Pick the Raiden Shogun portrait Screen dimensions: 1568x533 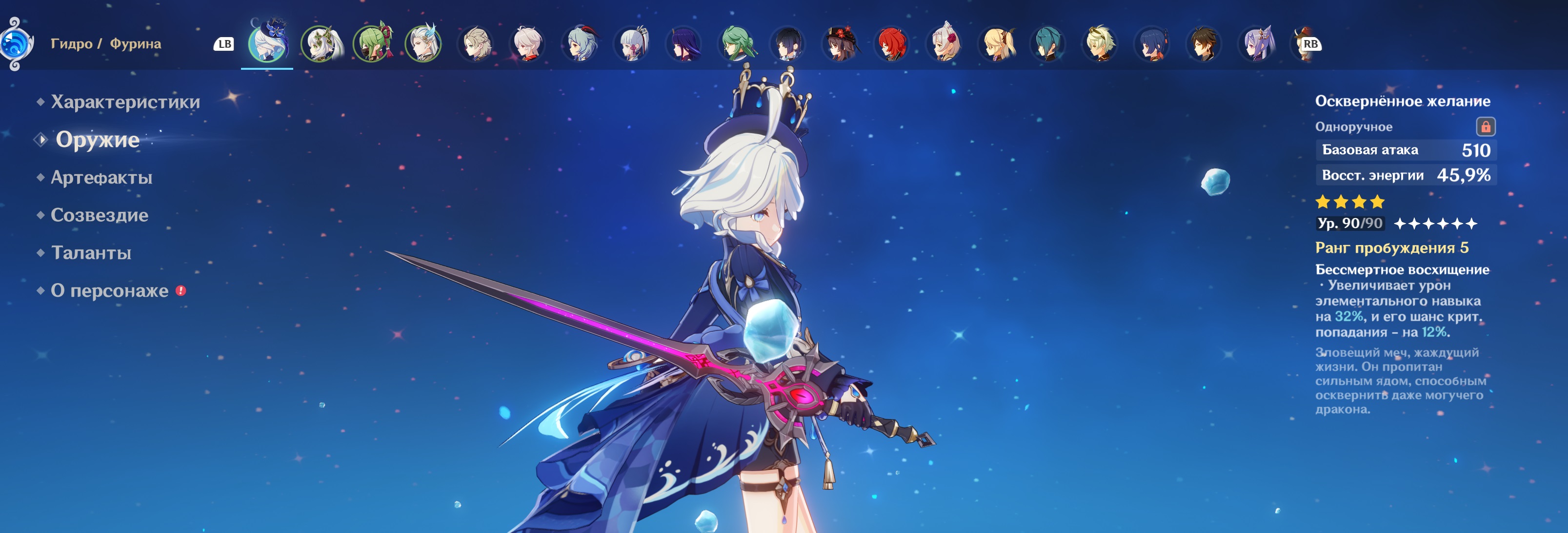(x=683, y=43)
